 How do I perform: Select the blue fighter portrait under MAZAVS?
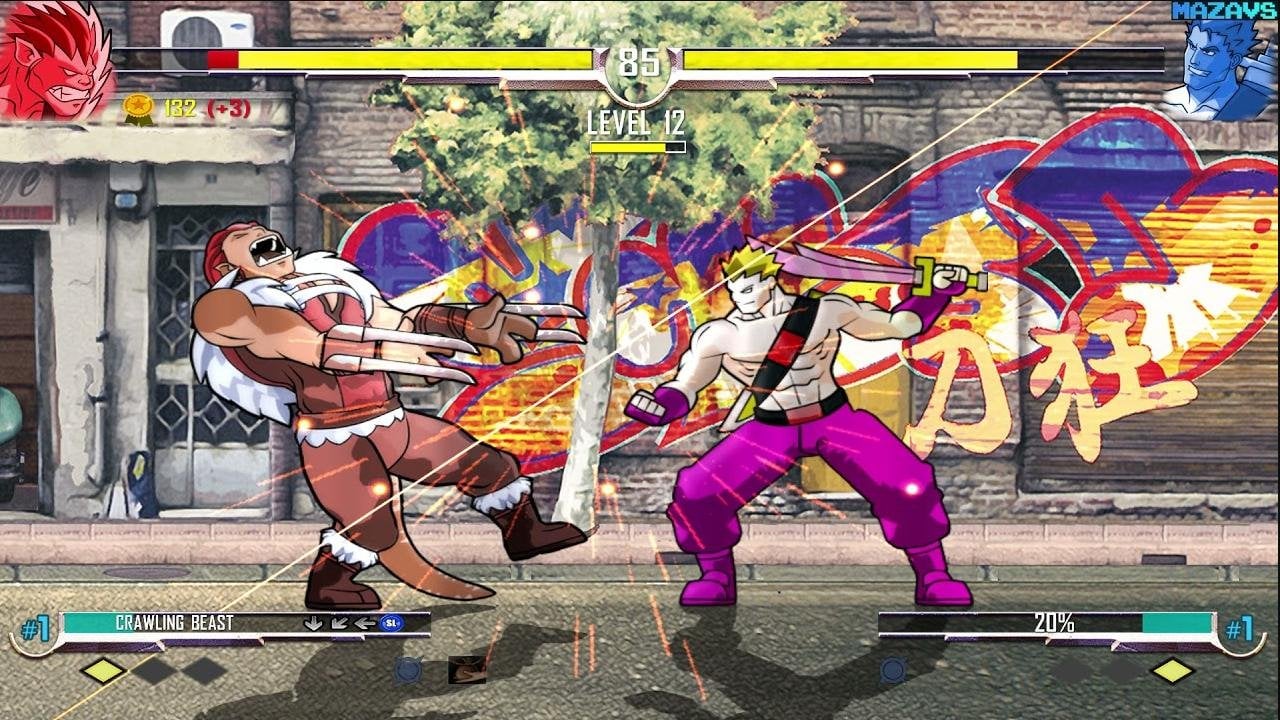click(1222, 70)
